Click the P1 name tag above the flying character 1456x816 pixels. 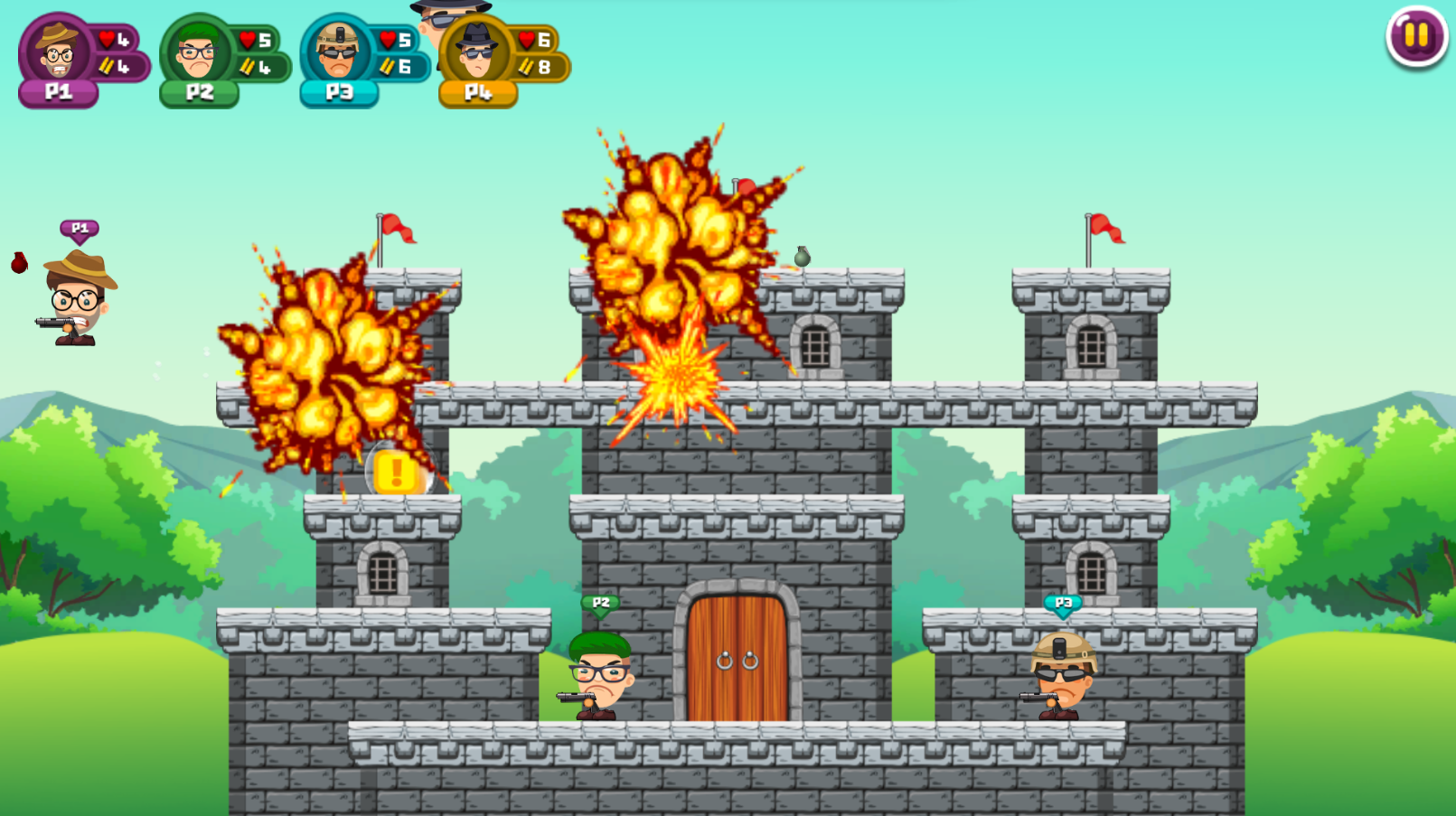coord(78,229)
